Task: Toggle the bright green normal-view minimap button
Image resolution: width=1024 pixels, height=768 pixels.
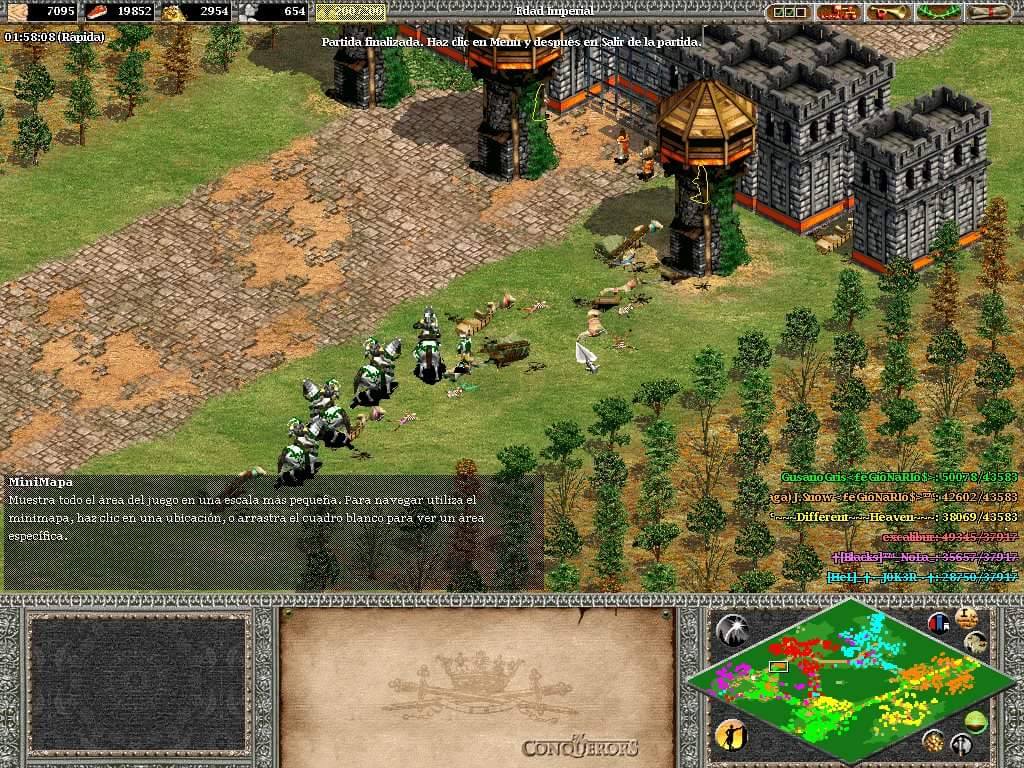Action: tap(975, 720)
